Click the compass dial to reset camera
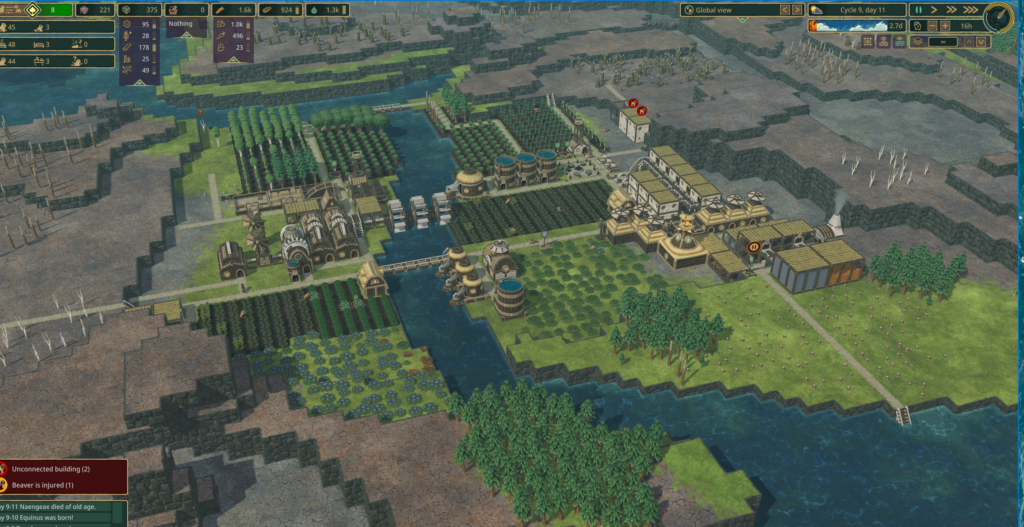Image resolution: width=1024 pixels, height=527 pixels. point(997,17)
